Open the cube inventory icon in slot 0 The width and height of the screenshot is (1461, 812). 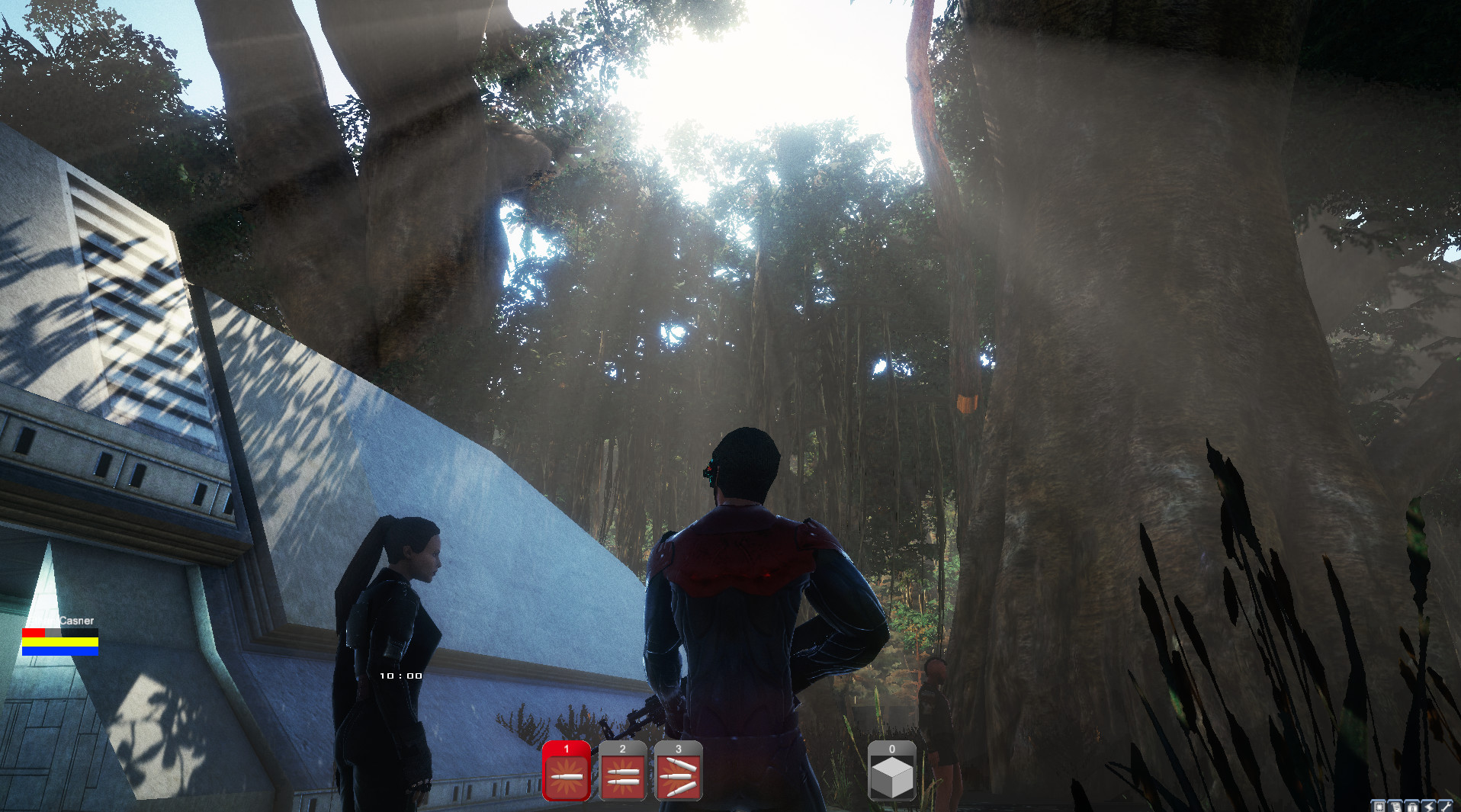(x=891, y=776)
